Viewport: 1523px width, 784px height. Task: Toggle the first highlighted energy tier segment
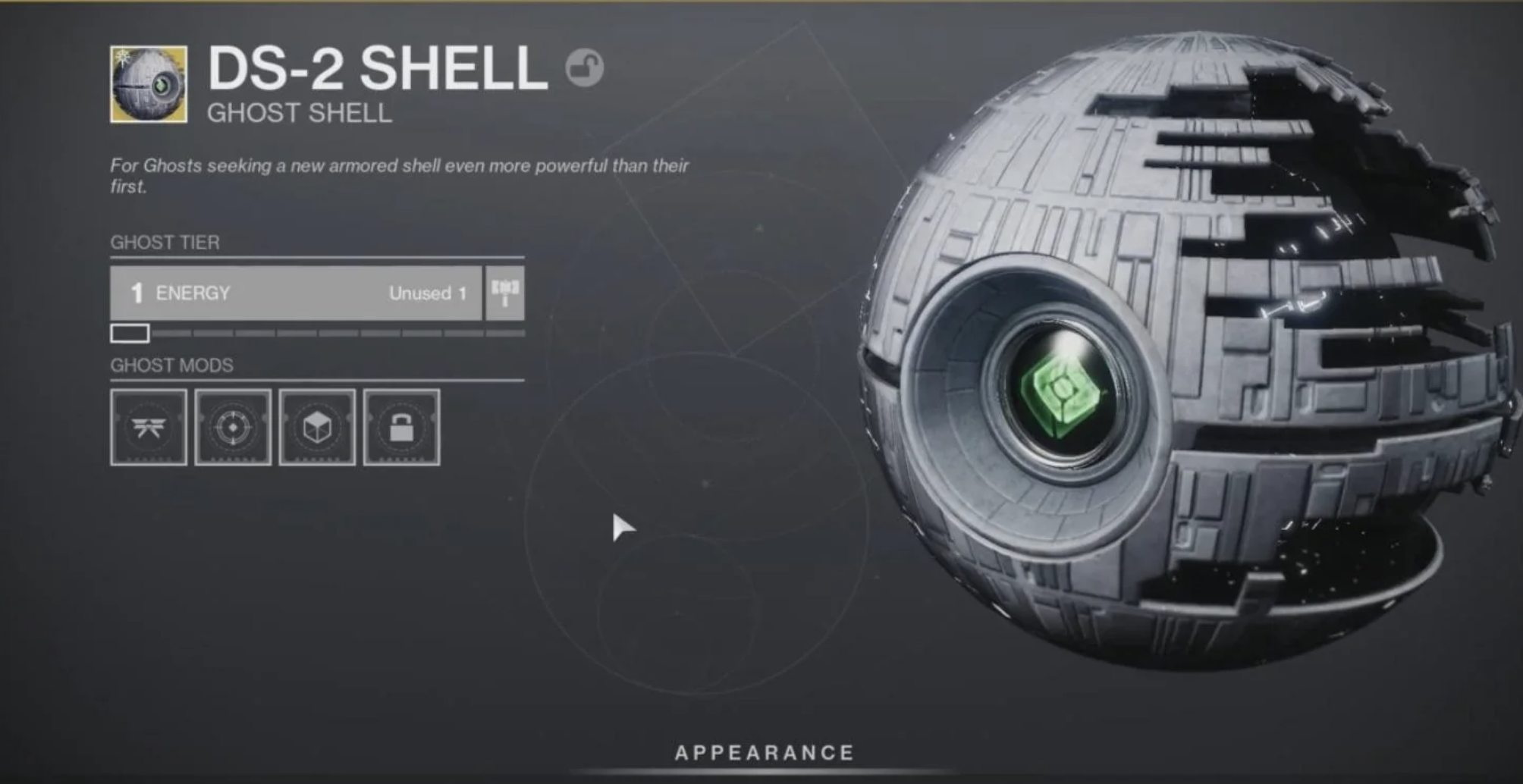[x=130, y=332]
